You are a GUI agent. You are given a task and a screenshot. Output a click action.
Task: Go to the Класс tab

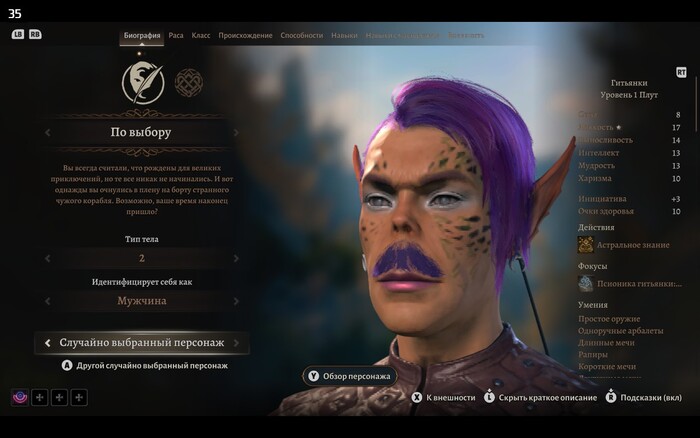(201, 35)
